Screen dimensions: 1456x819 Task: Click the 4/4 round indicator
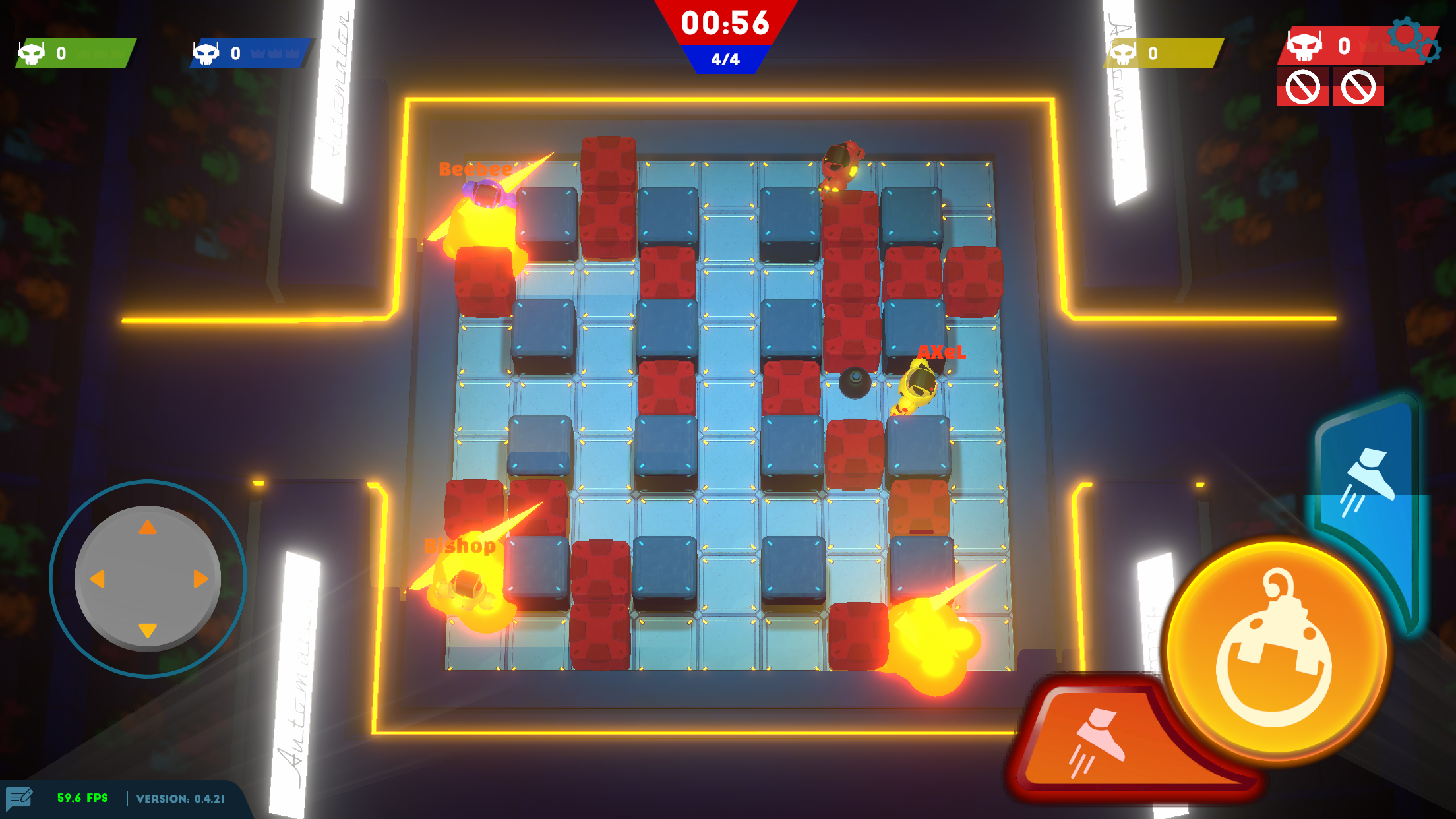coord(725,59)
